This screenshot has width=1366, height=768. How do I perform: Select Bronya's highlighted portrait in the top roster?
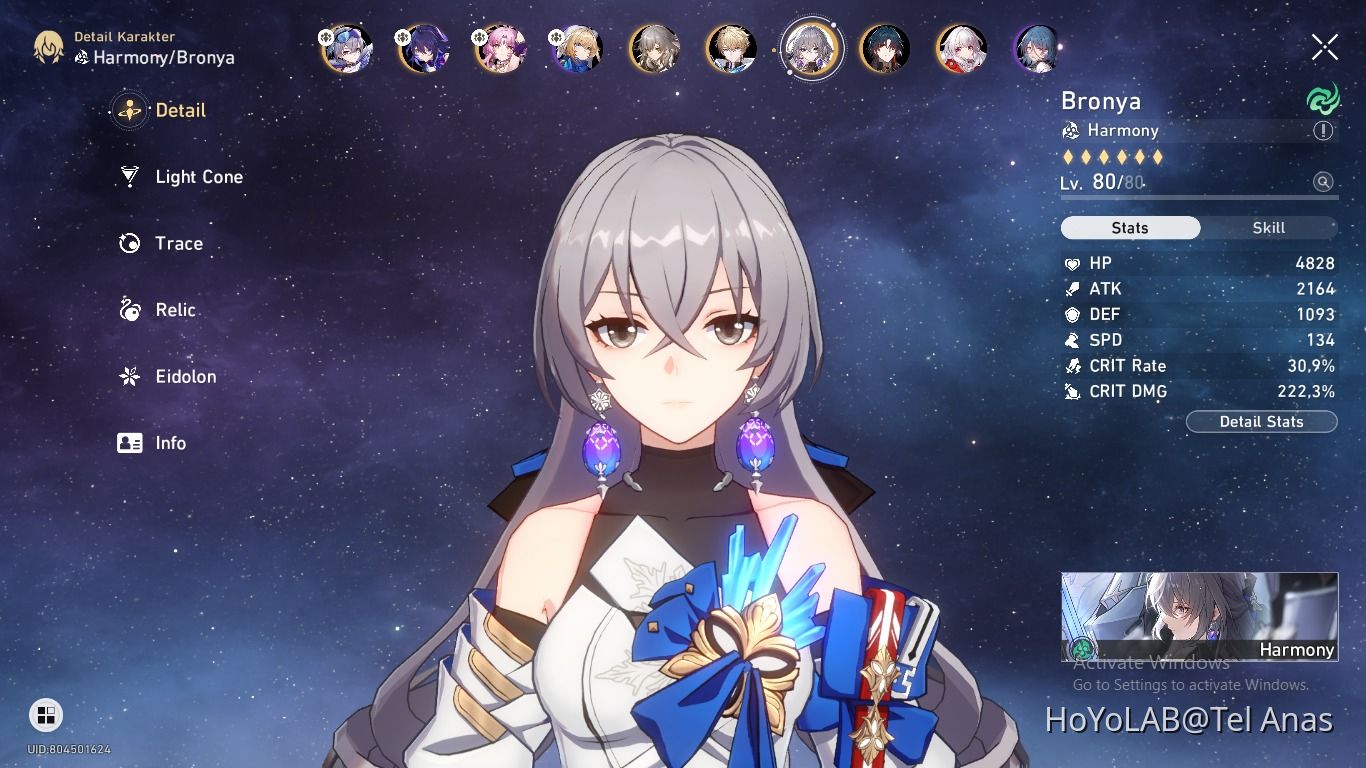click(x=811, y=48)
